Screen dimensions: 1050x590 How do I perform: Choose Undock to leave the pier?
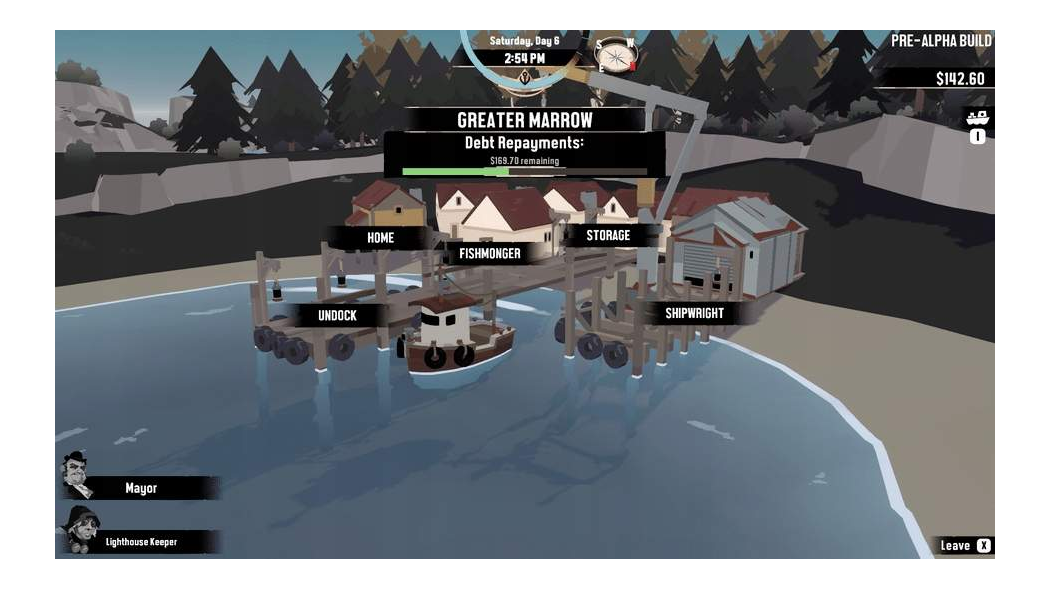[x=337, y=315]
